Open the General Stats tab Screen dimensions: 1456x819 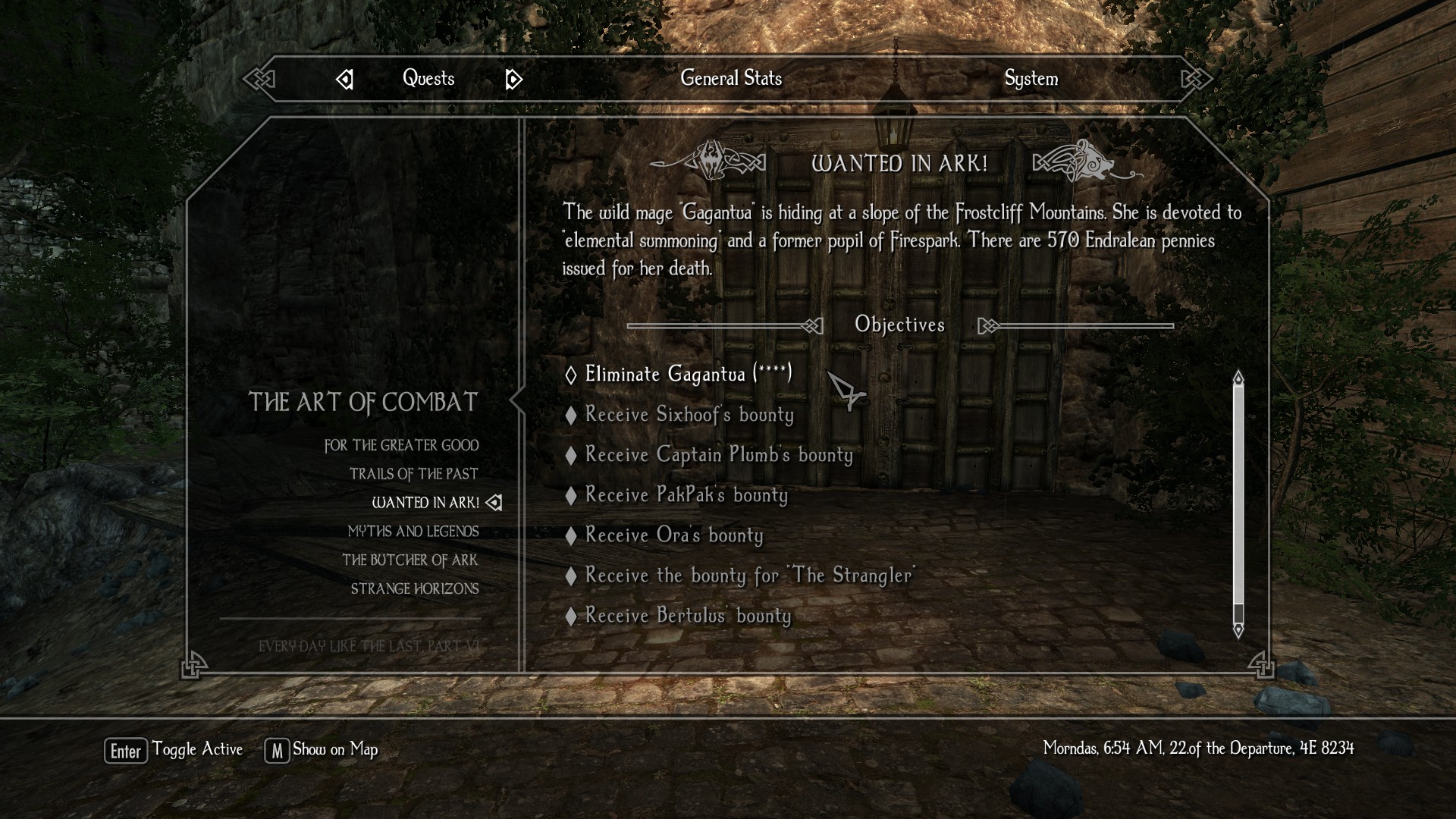coord(731,78)
